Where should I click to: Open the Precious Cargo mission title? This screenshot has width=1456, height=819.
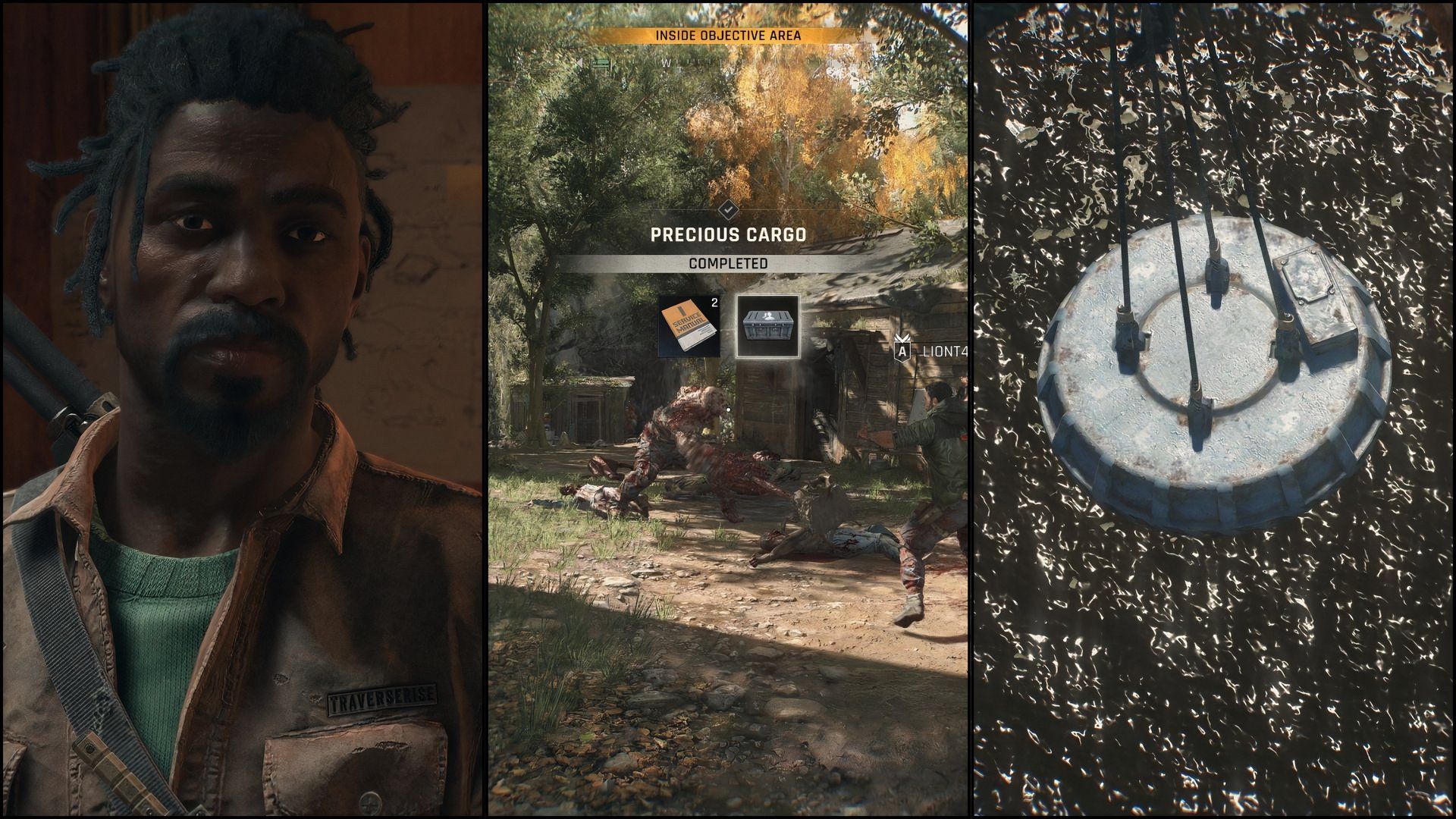[x=728, y=235]
